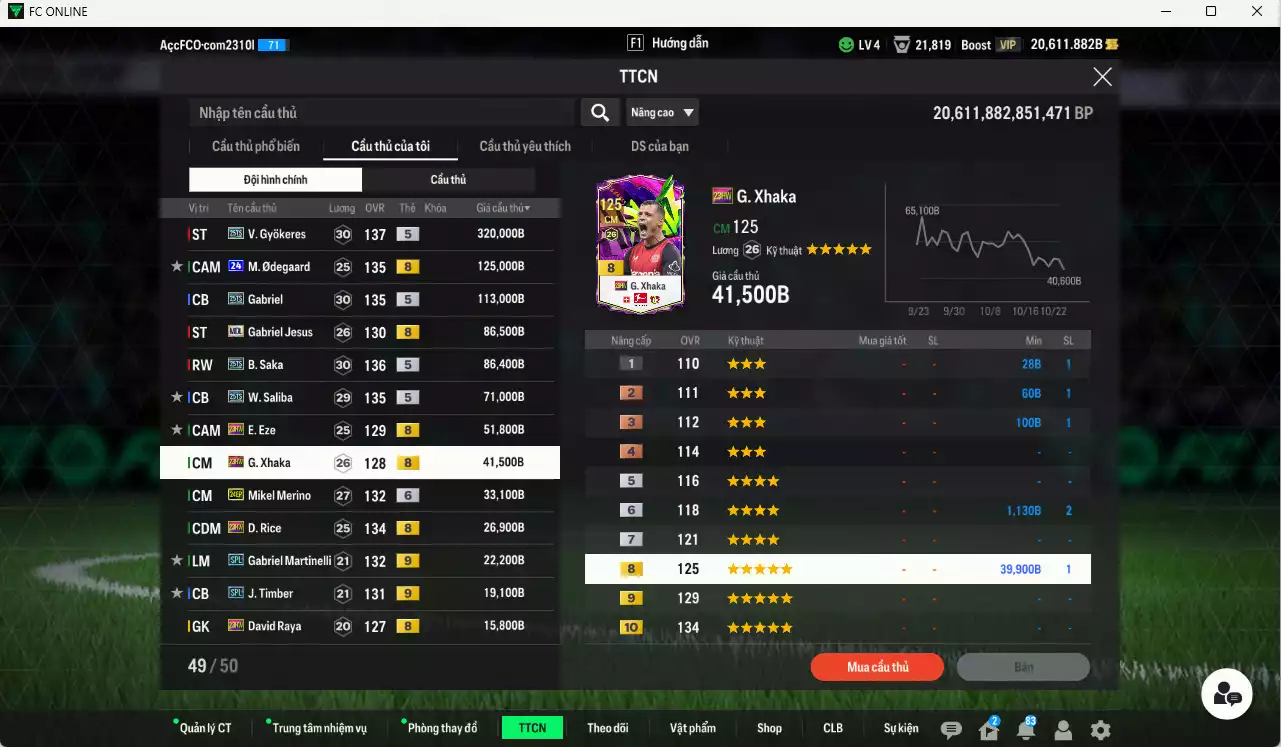Toggle the favorite star for M. Ødegaard
1281x747 pixels.
(177, 266)
